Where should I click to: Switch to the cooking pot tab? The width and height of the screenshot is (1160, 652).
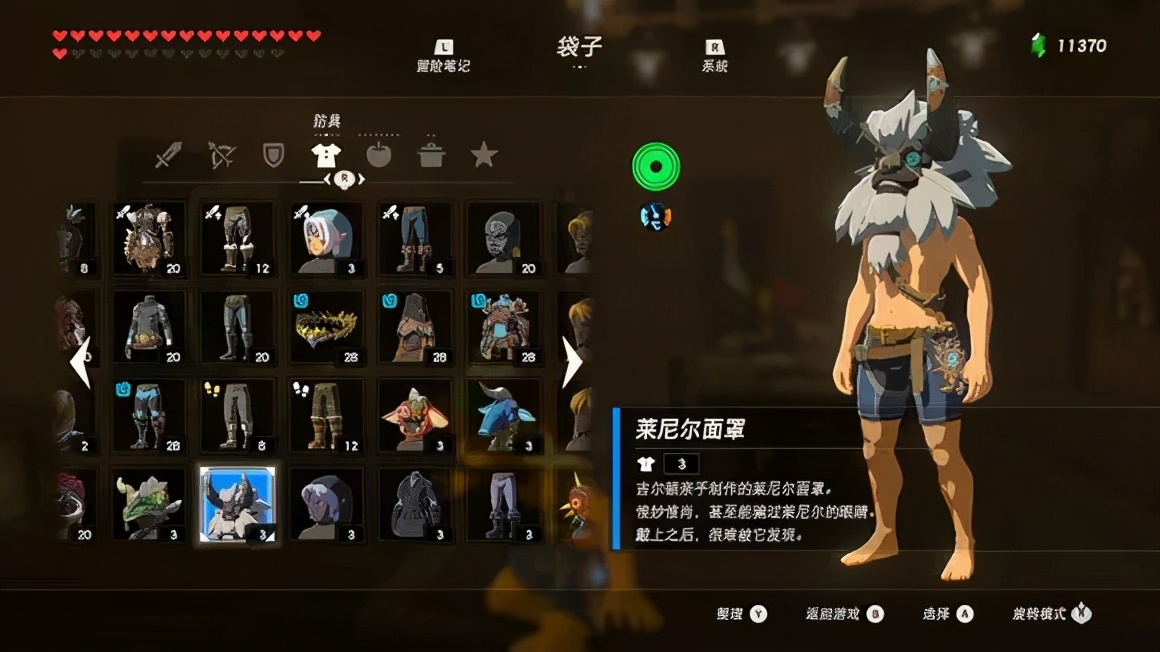click(431, 155)
